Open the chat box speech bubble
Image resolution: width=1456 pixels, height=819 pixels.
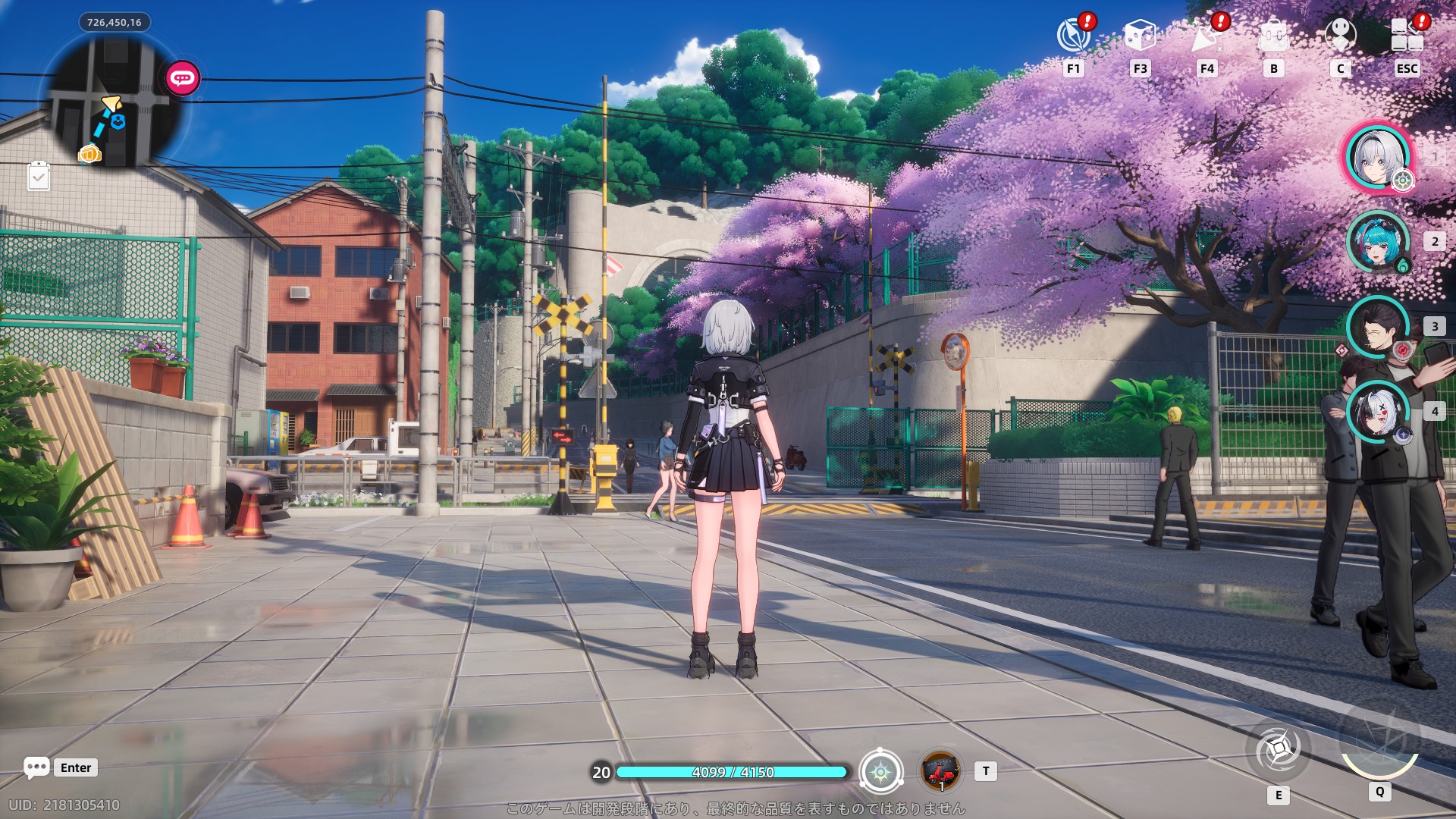(36, 767)
